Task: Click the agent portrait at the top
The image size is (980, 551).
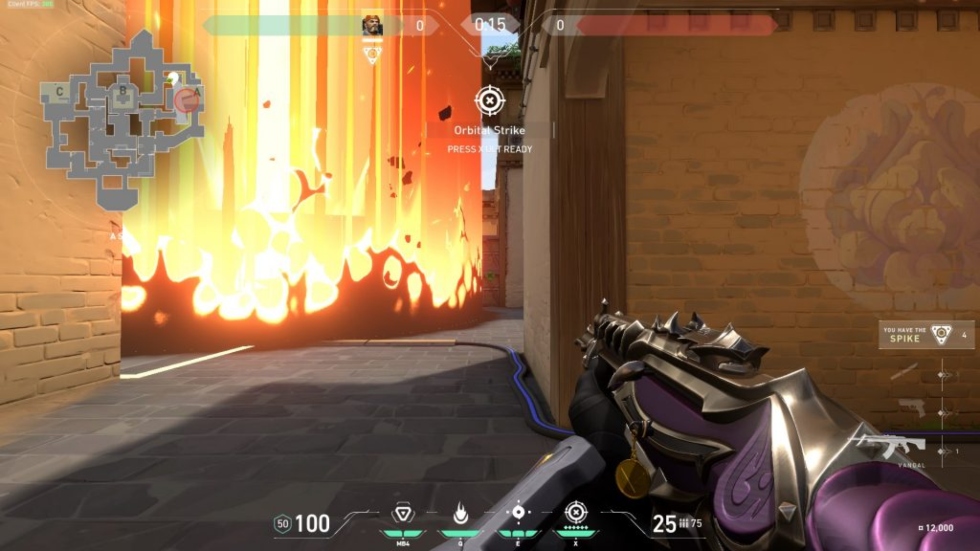Action: pos(372,25)
